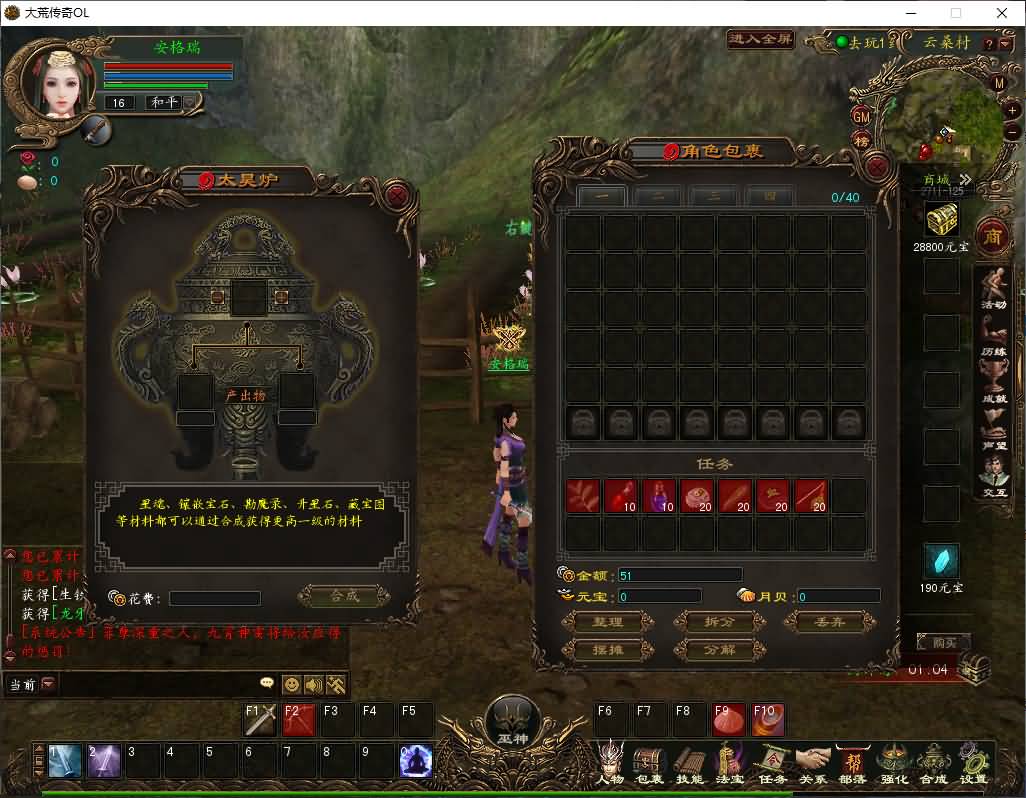Open the 任务 quest panel
Image resolution: width=1026 pixels, height=798 pixels.
[x=772, y=763]
